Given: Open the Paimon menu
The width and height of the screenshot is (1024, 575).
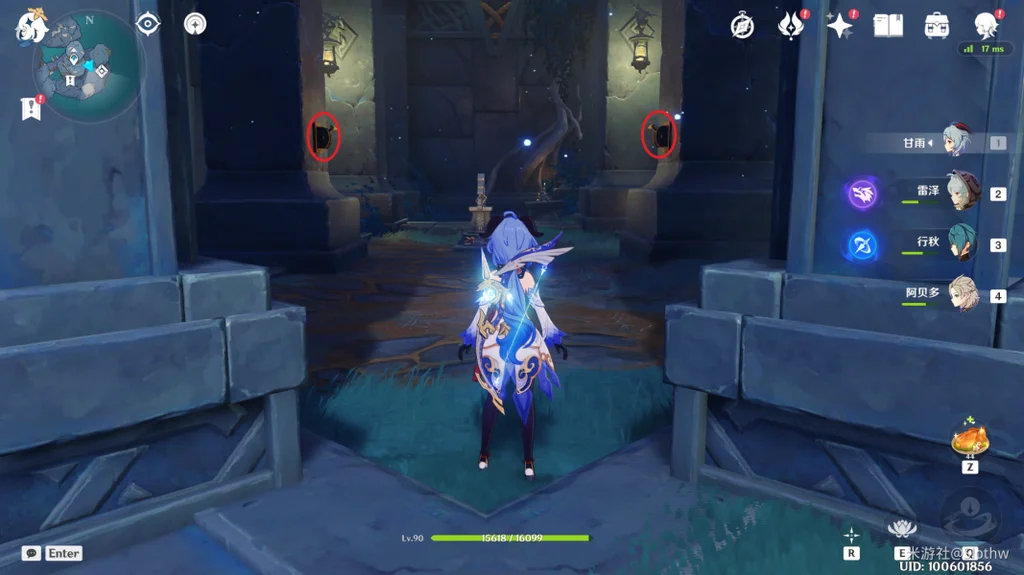Looking at the screenshot, I should (31, 27).
